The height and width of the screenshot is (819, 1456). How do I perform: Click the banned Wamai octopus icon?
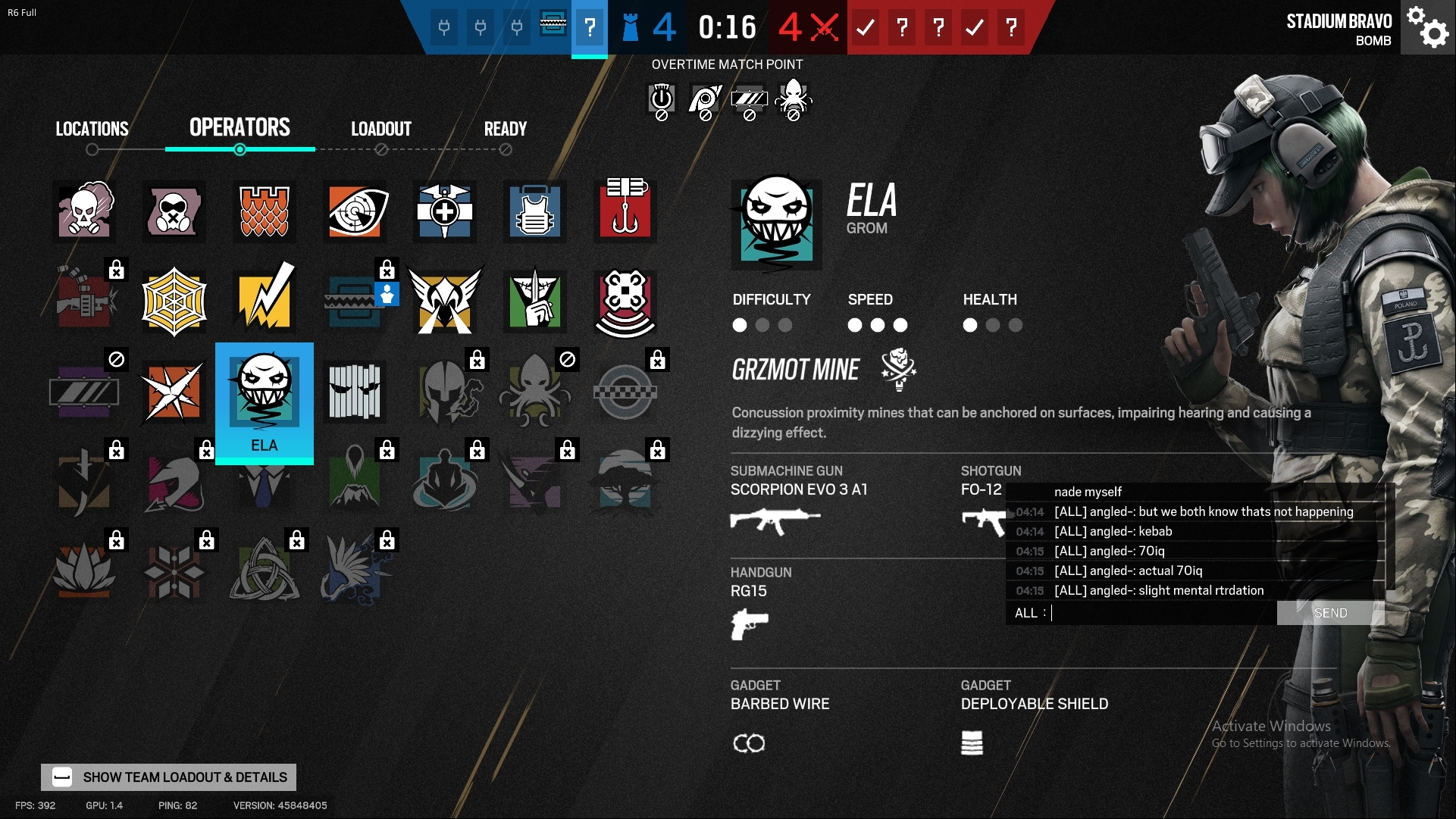pyautogui.click(x=535, y=392)
